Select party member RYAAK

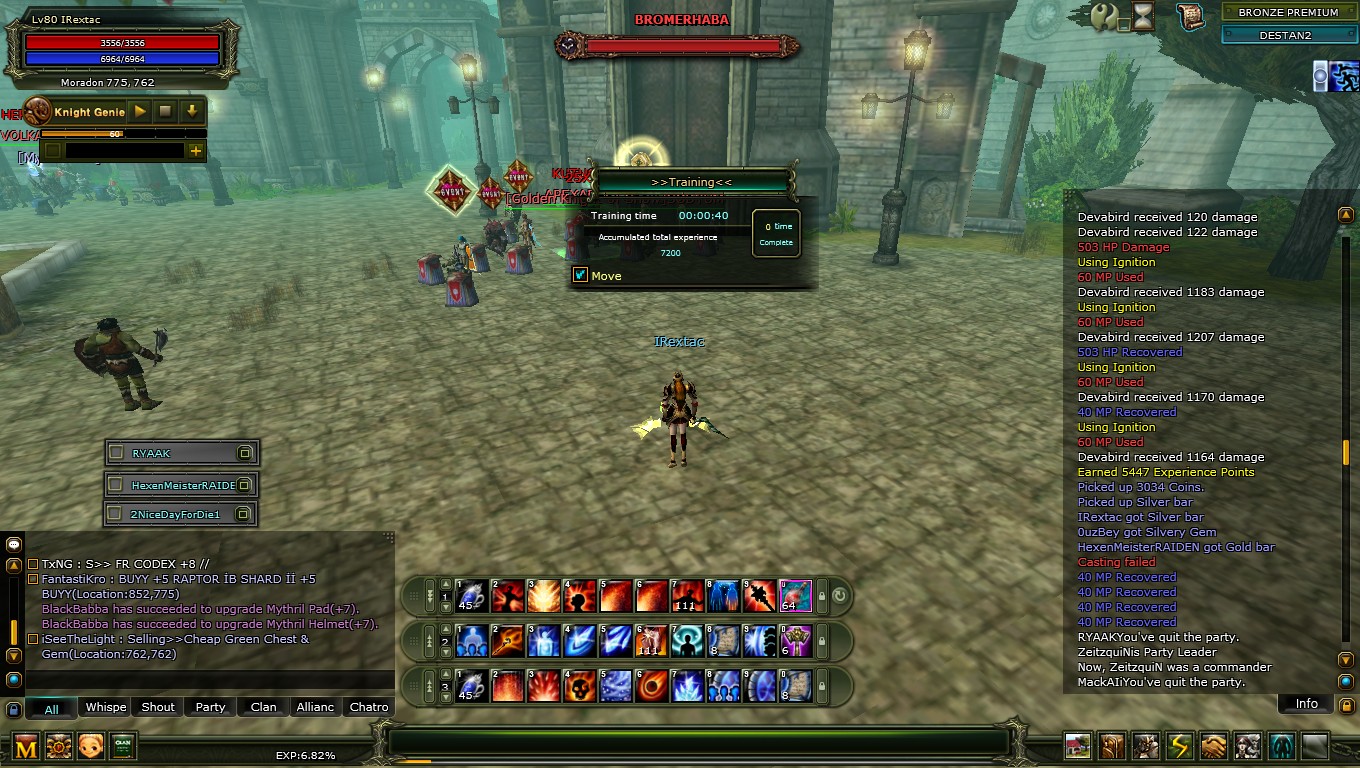[x=181, y=453]
